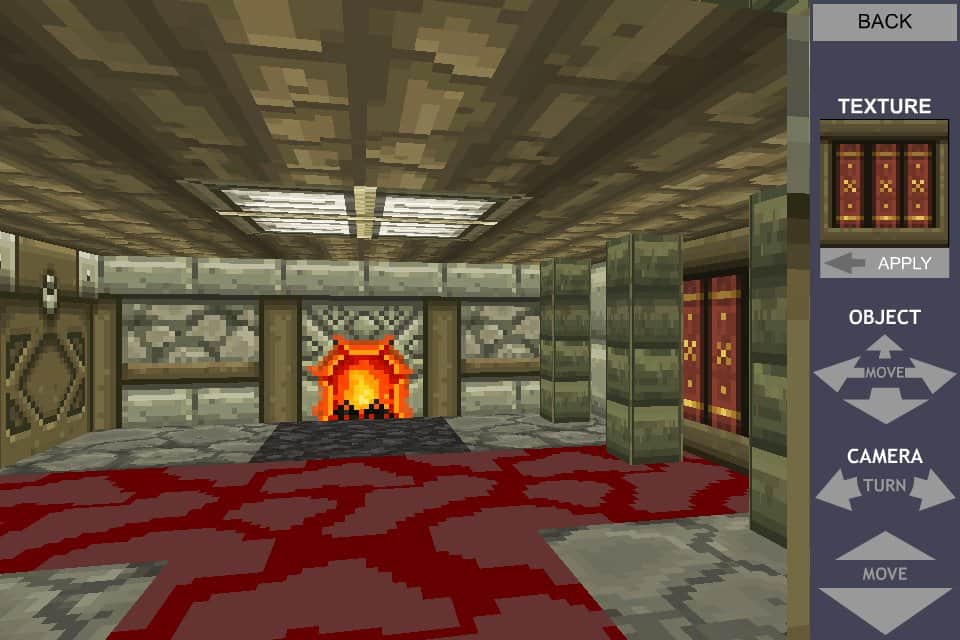Turn the camera right
This screenshot has height=640, width=960.
click(934, 489)
